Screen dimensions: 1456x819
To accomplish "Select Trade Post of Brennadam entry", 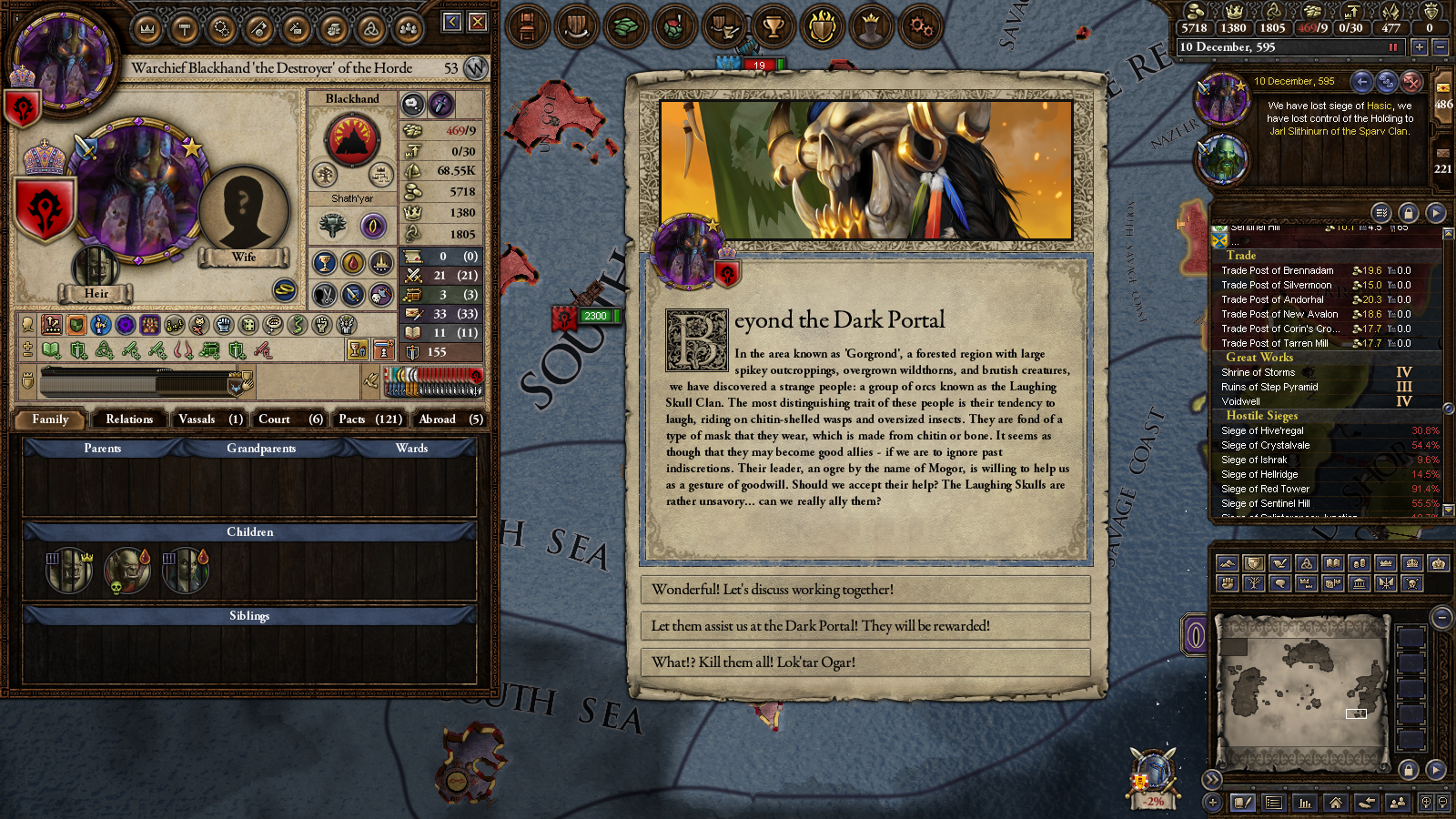I will [x=1277, y=271].
